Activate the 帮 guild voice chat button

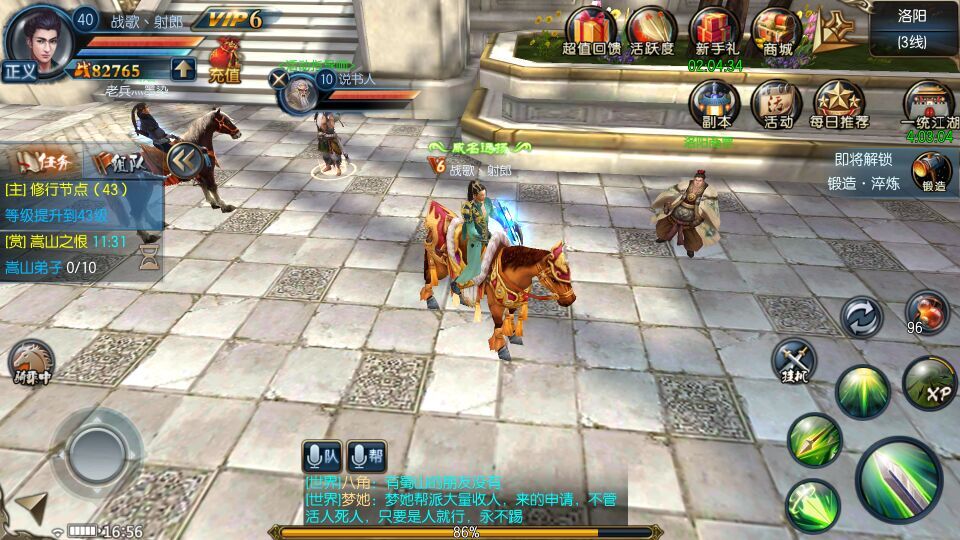point(368,456)
